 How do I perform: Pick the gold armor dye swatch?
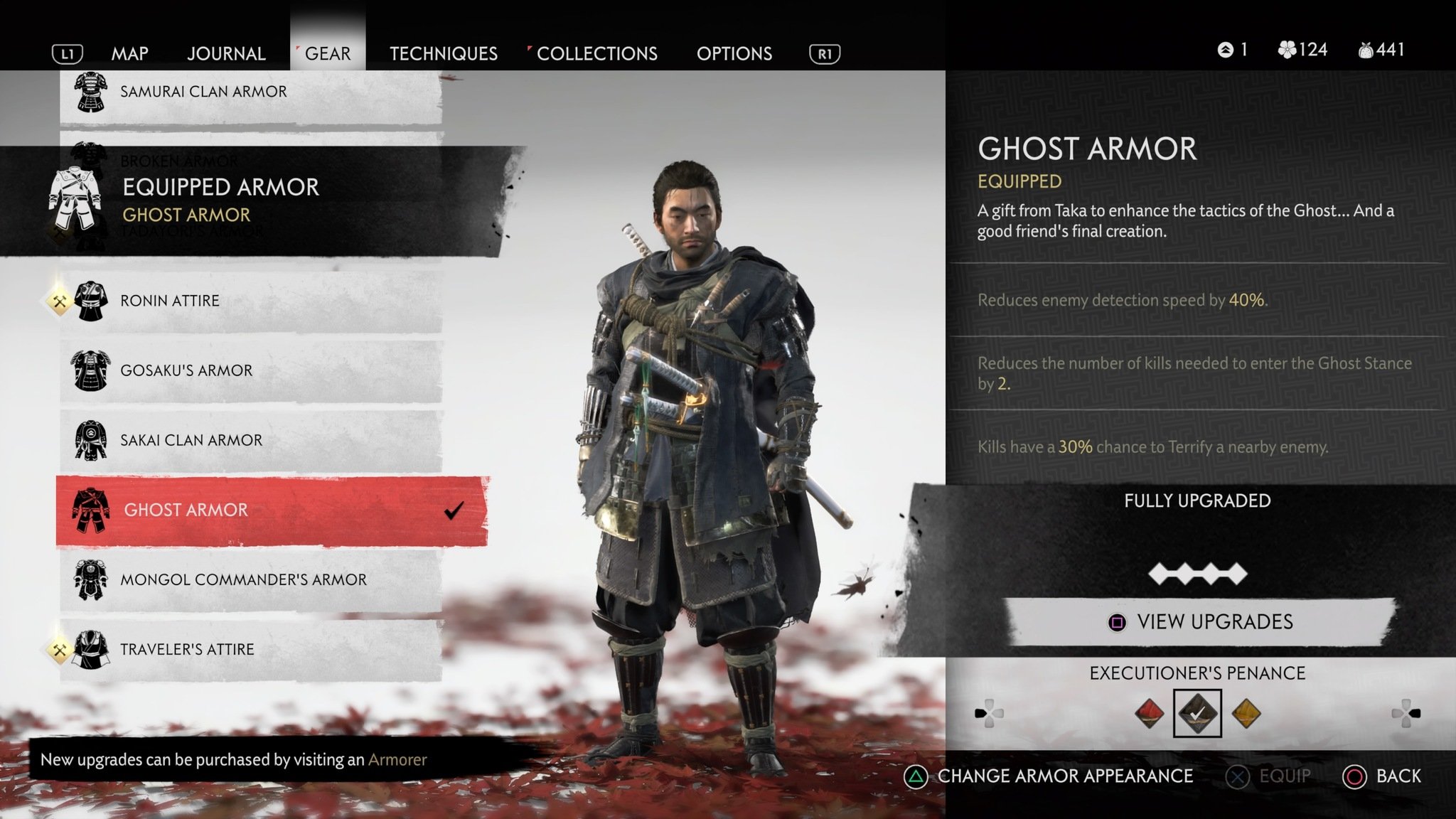1246,713
